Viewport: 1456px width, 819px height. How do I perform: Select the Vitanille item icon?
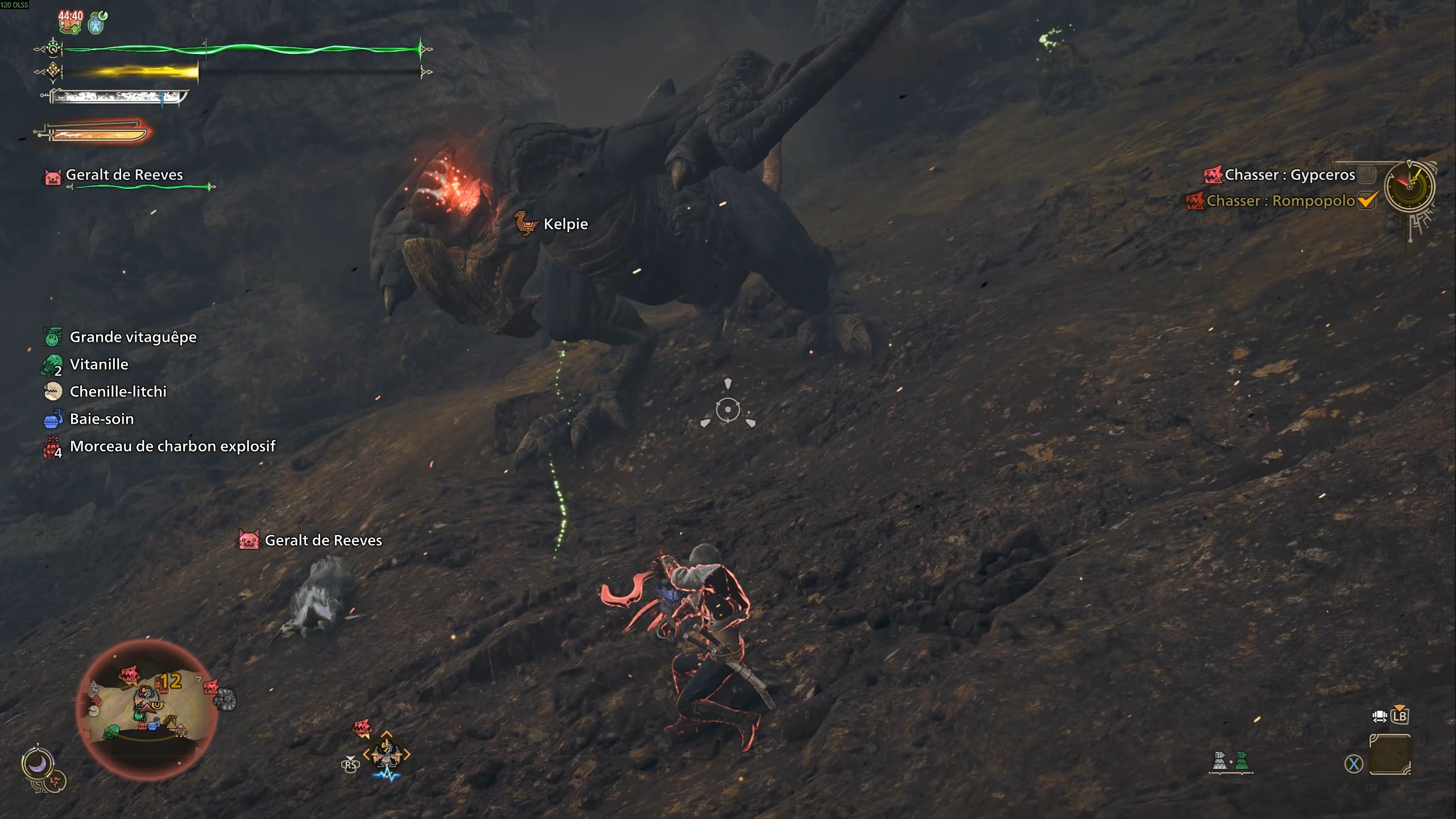point(52,364)
